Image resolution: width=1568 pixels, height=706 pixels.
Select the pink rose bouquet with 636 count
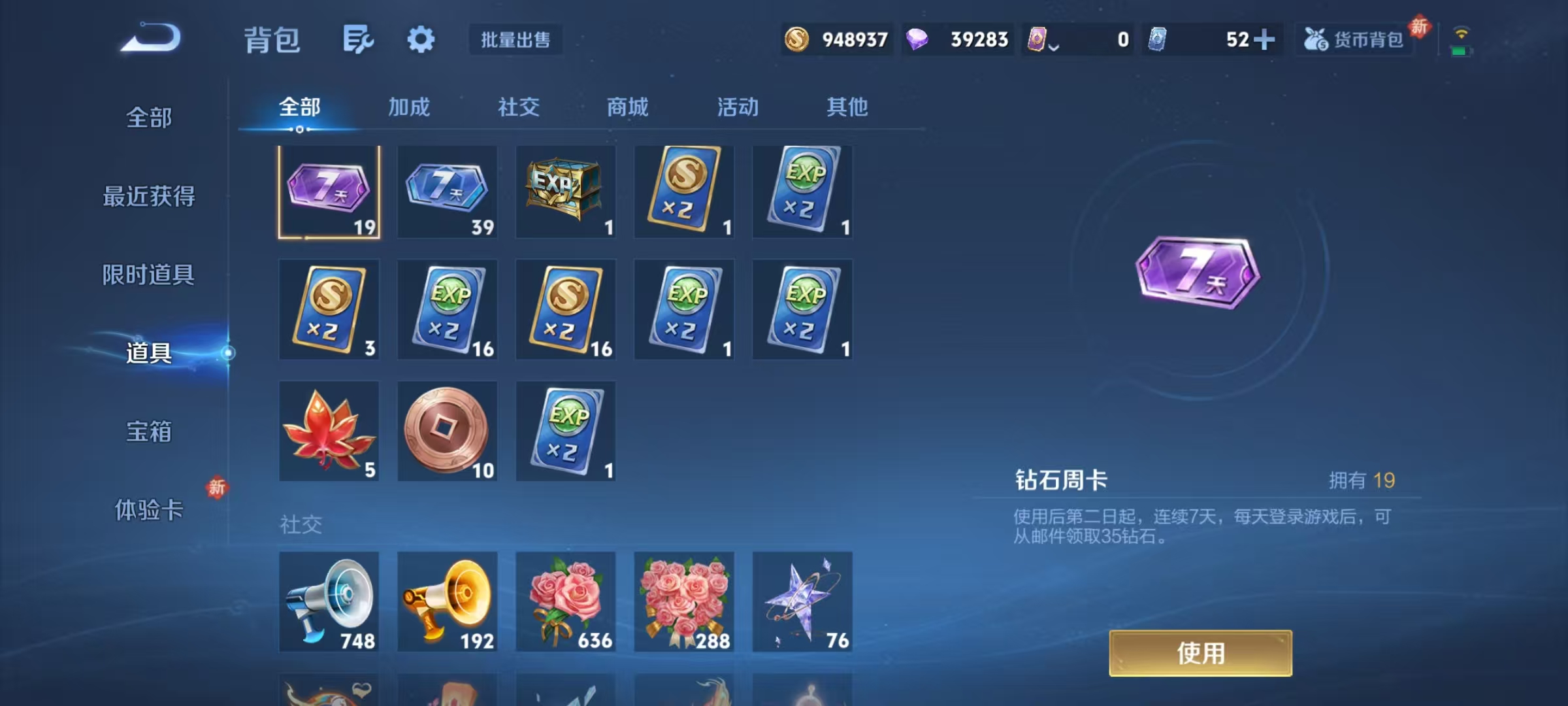pos(565,601)
